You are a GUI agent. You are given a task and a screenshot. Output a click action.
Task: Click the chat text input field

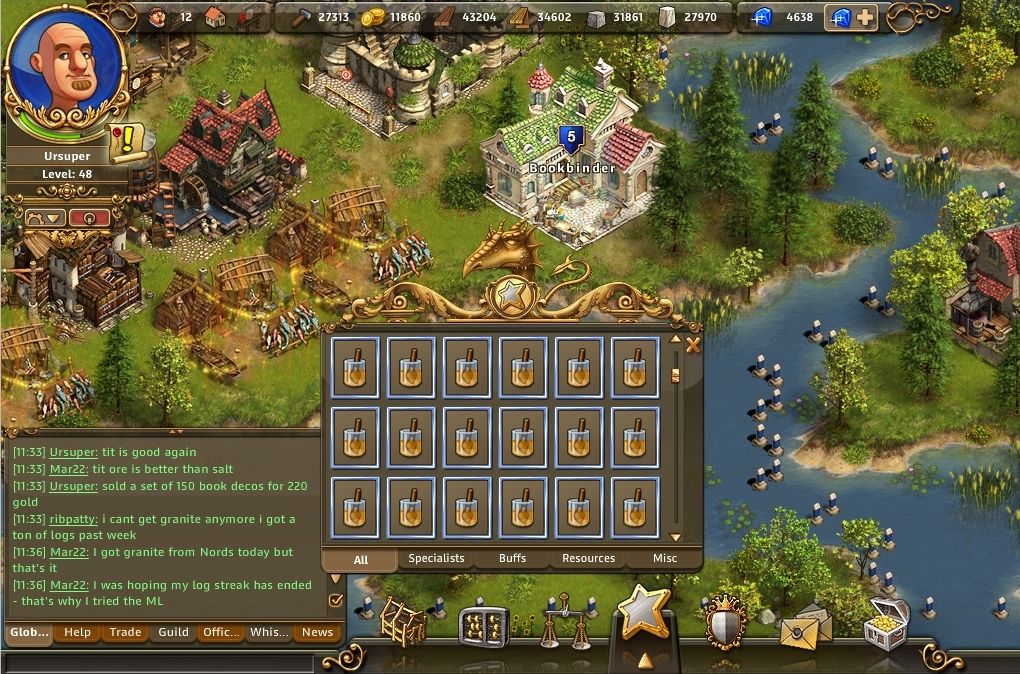tap(160, 661)
